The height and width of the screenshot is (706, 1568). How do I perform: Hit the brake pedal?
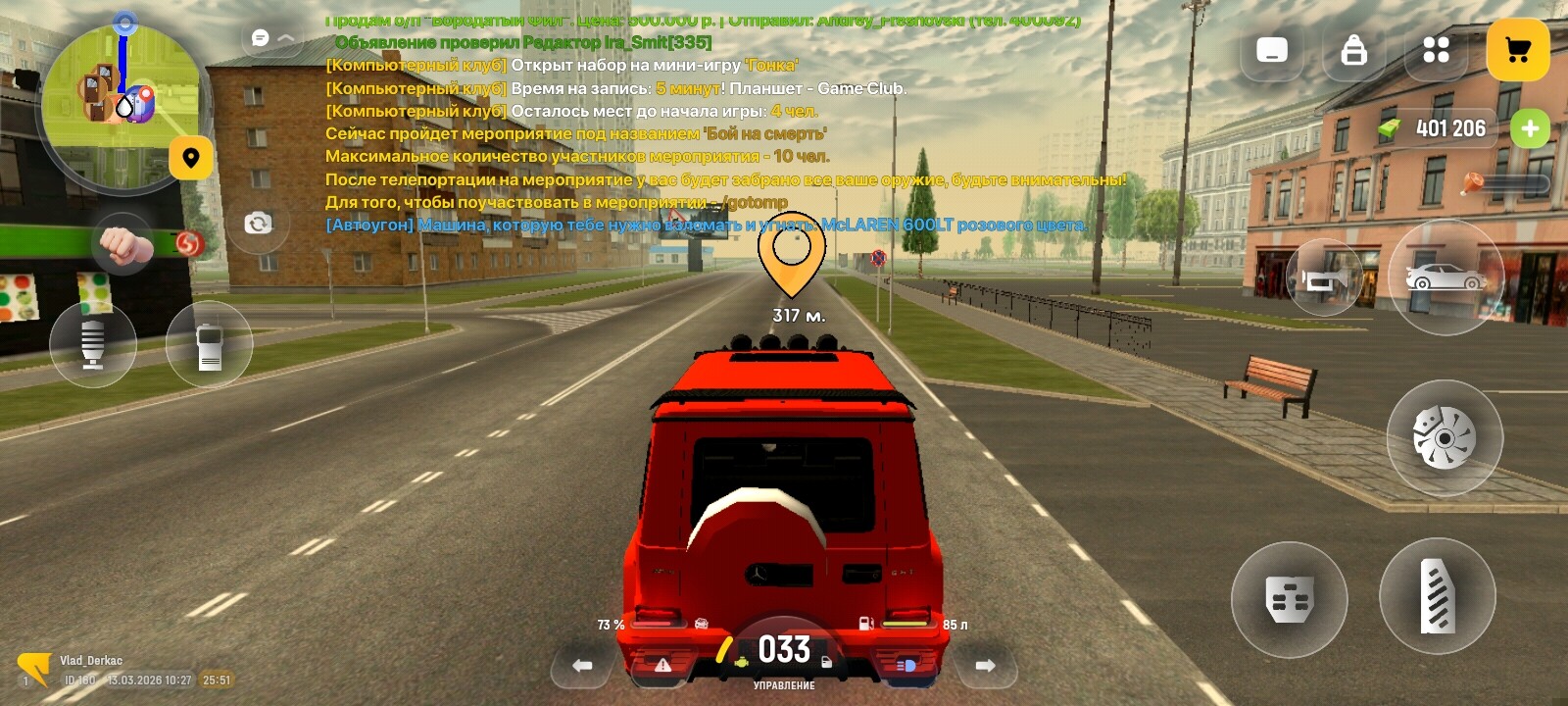1289,598
